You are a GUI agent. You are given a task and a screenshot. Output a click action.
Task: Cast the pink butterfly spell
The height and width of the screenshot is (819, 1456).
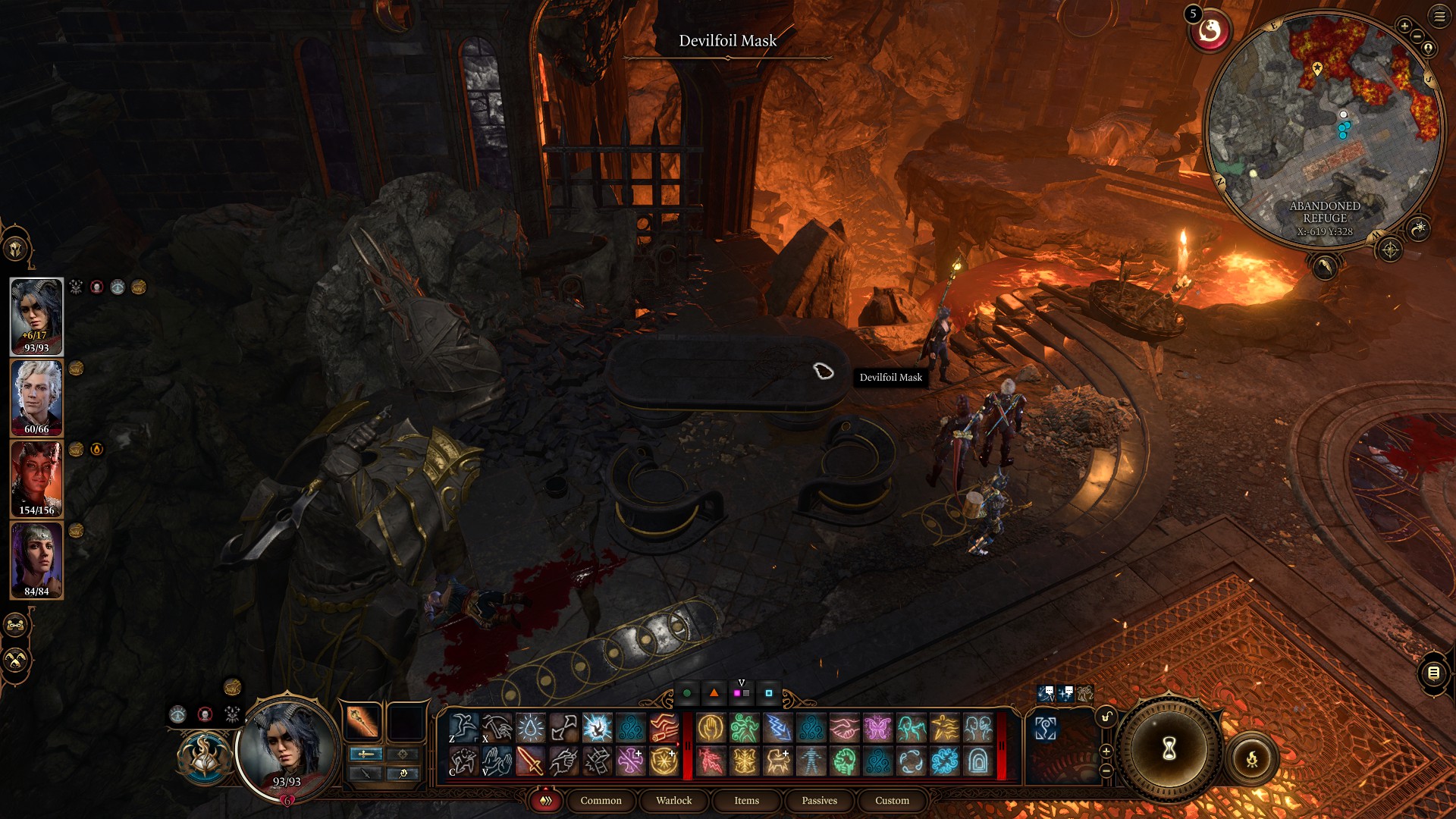point(877,728)
